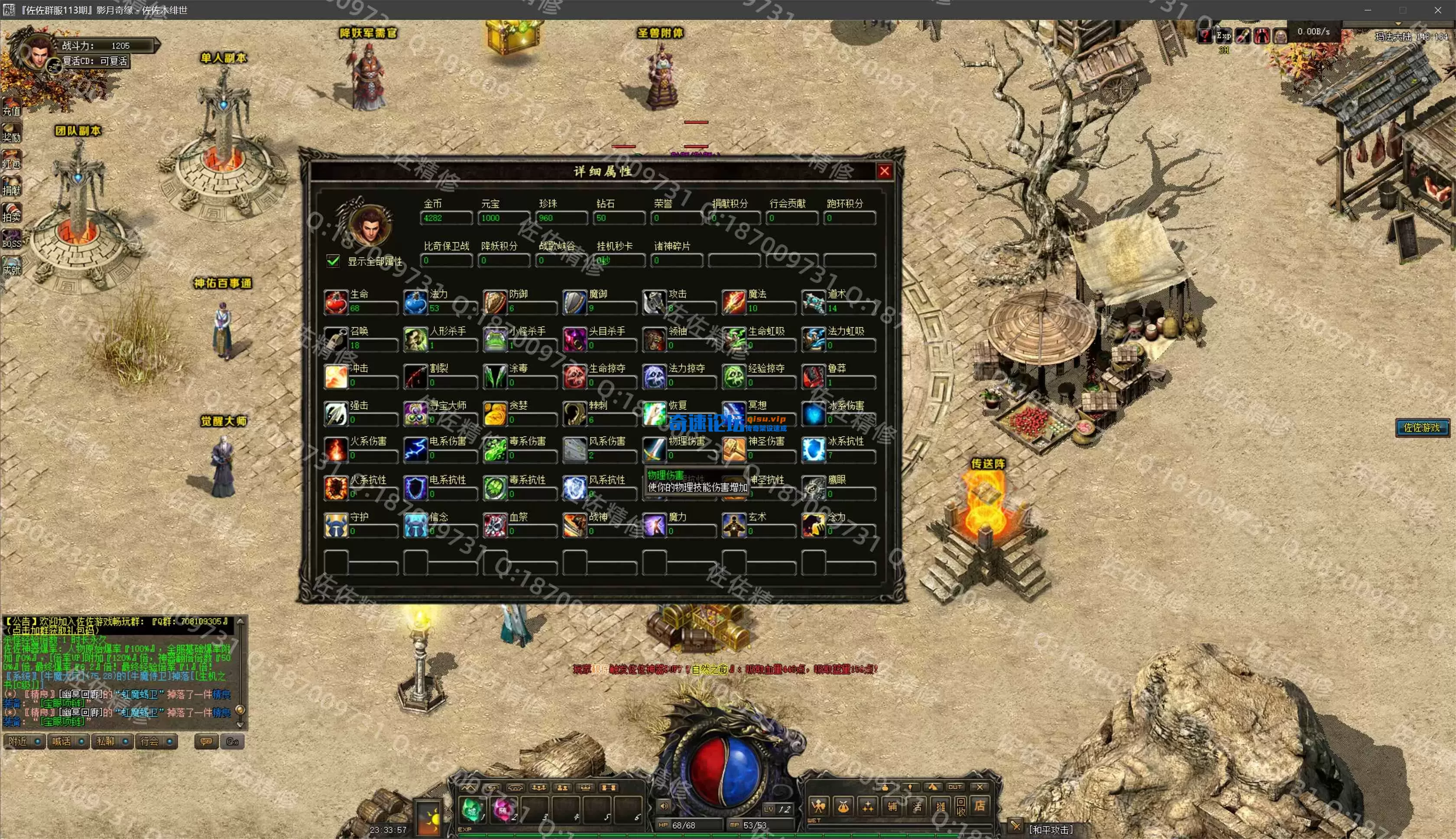Viewport: 1456px width, 839px height.
Task: Click the OUT button on bottom bar
Action: point(955,787)
